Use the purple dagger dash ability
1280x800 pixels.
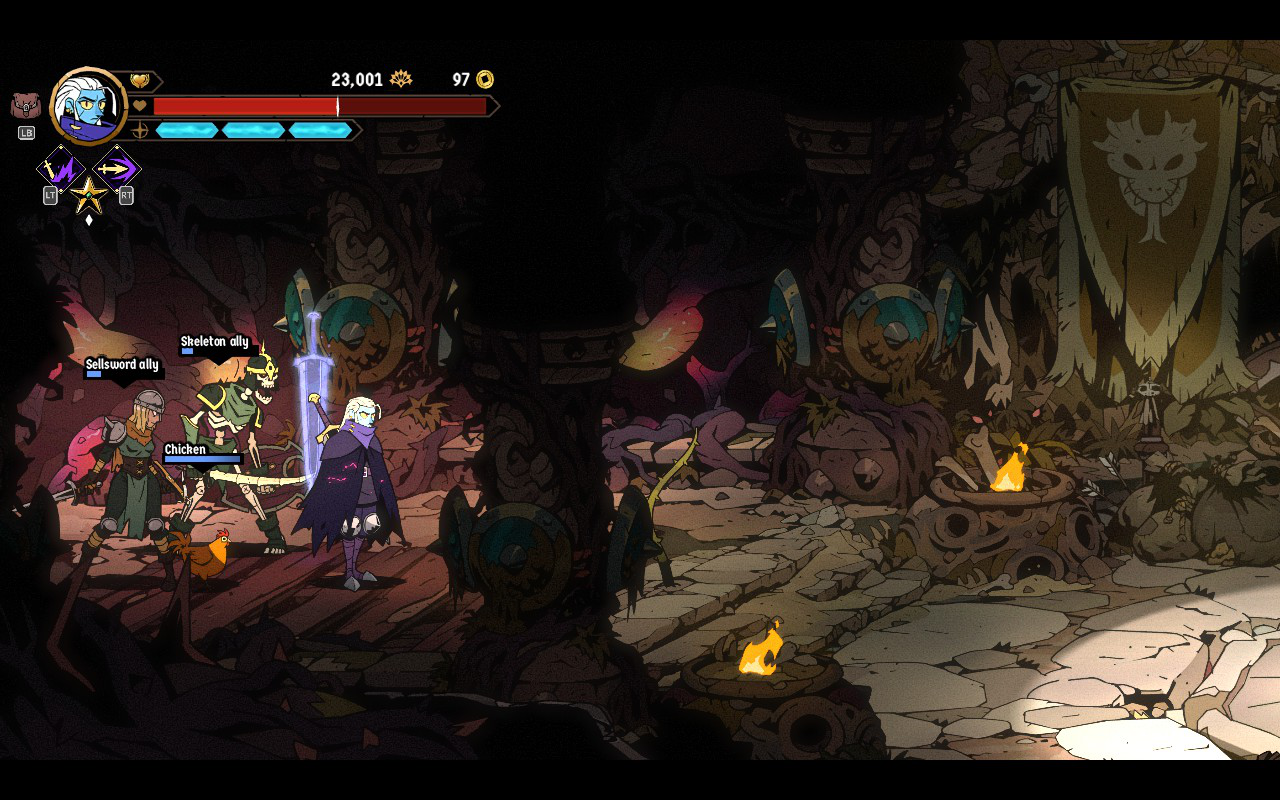116,168
